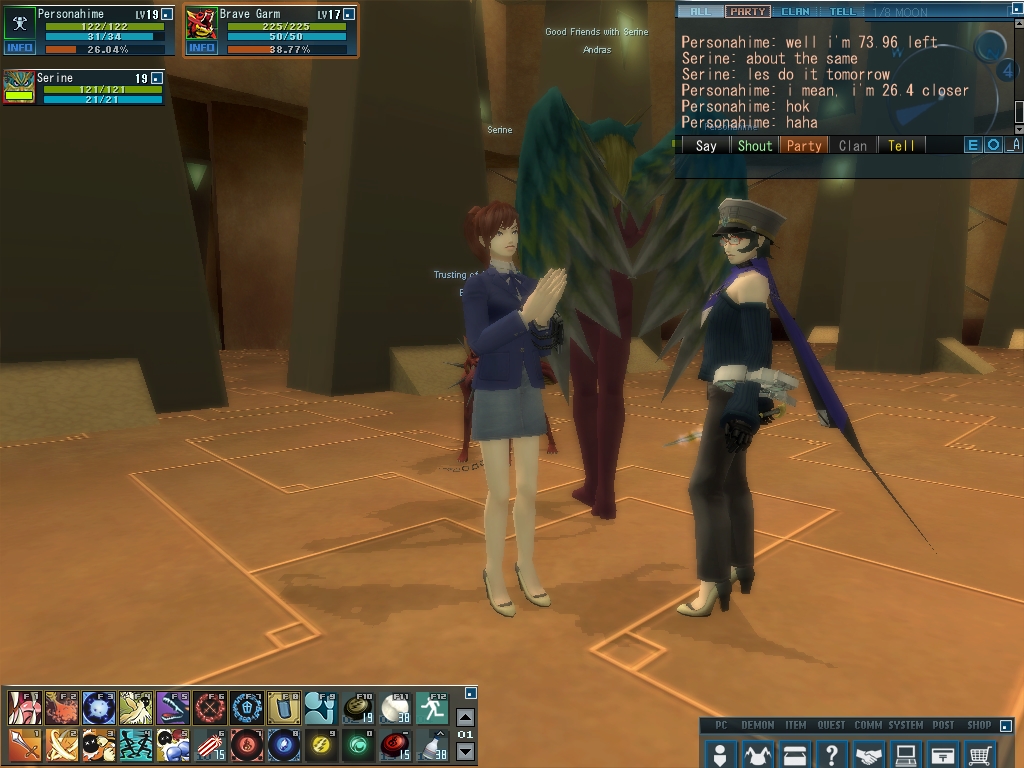This screenshot has height=768, width=1024.
Task: Open the PC character menu icon
Action: pos(719,752)
